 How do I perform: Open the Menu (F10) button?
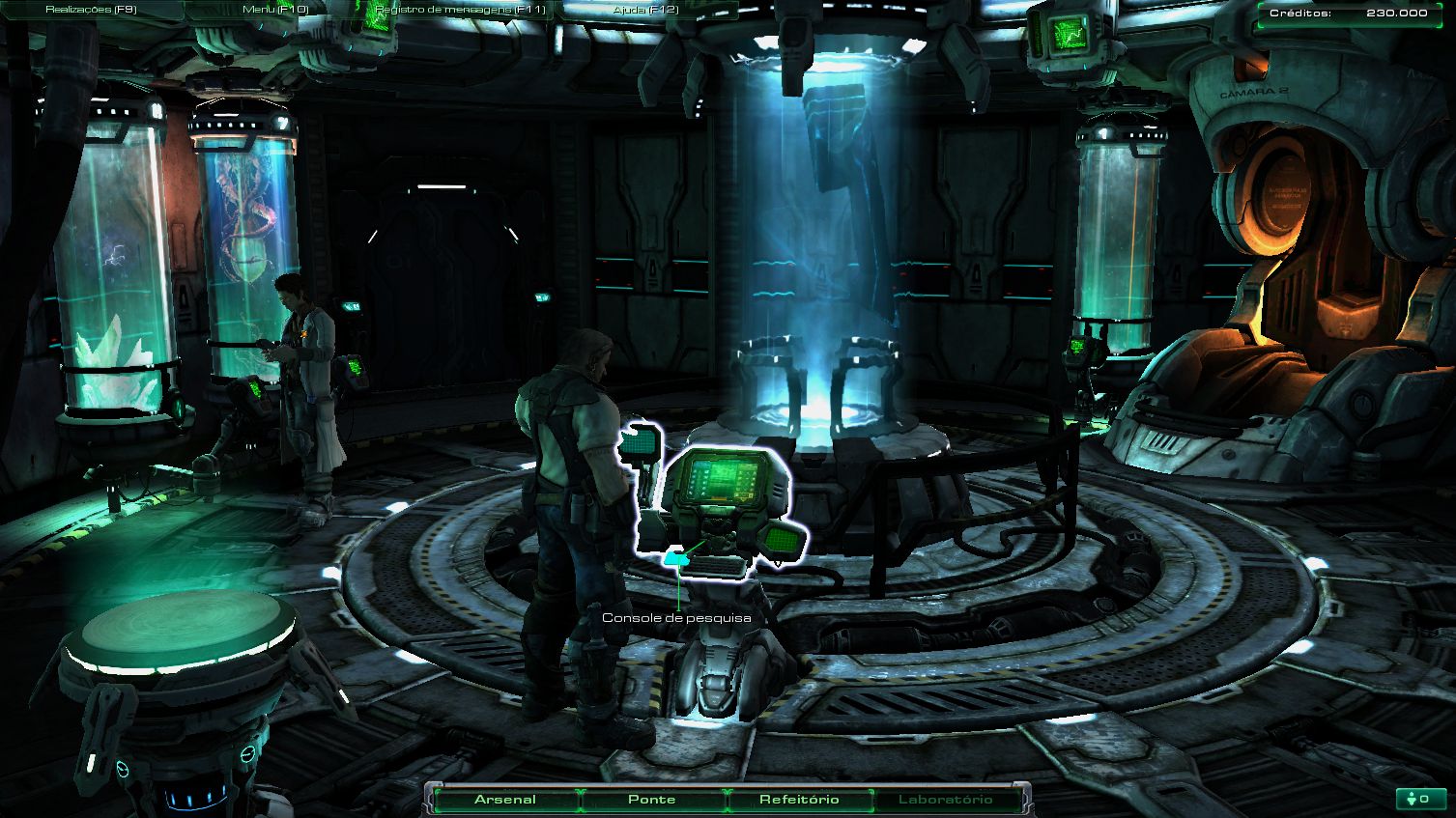click(x=275, y=10)
